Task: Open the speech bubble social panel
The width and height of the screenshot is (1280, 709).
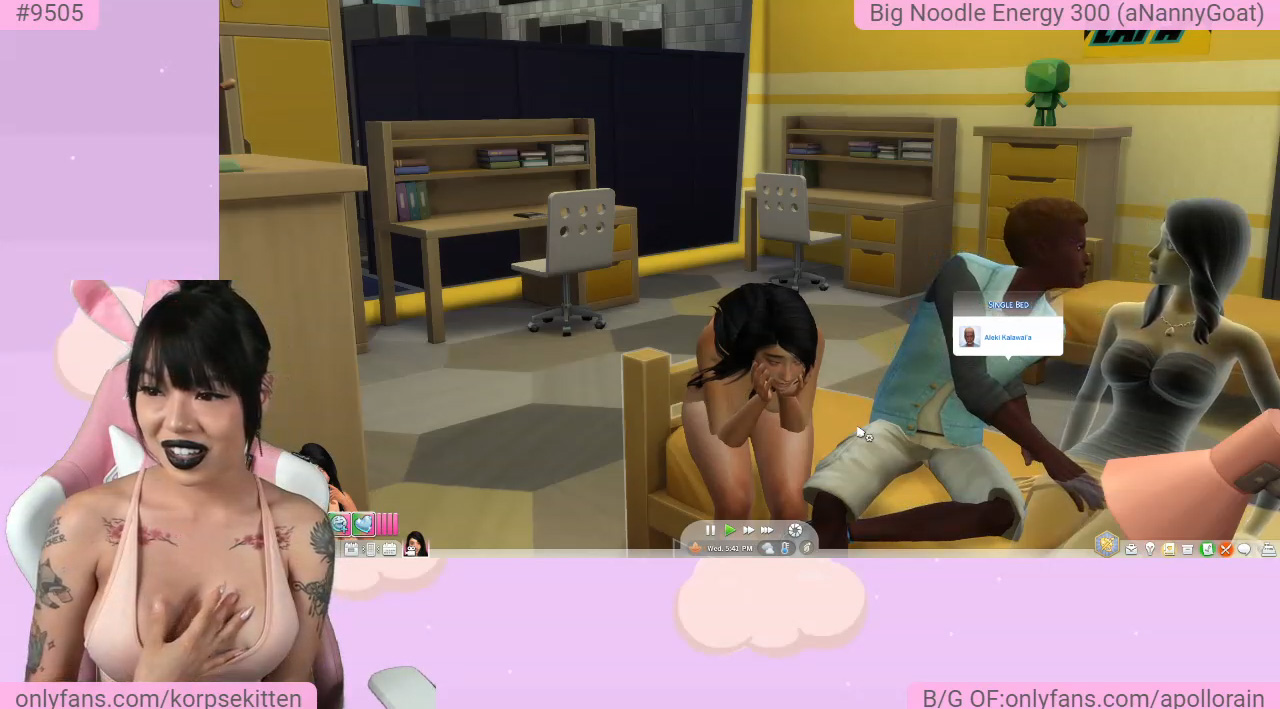Action: pyautogui.click(x=1244, y=549)
